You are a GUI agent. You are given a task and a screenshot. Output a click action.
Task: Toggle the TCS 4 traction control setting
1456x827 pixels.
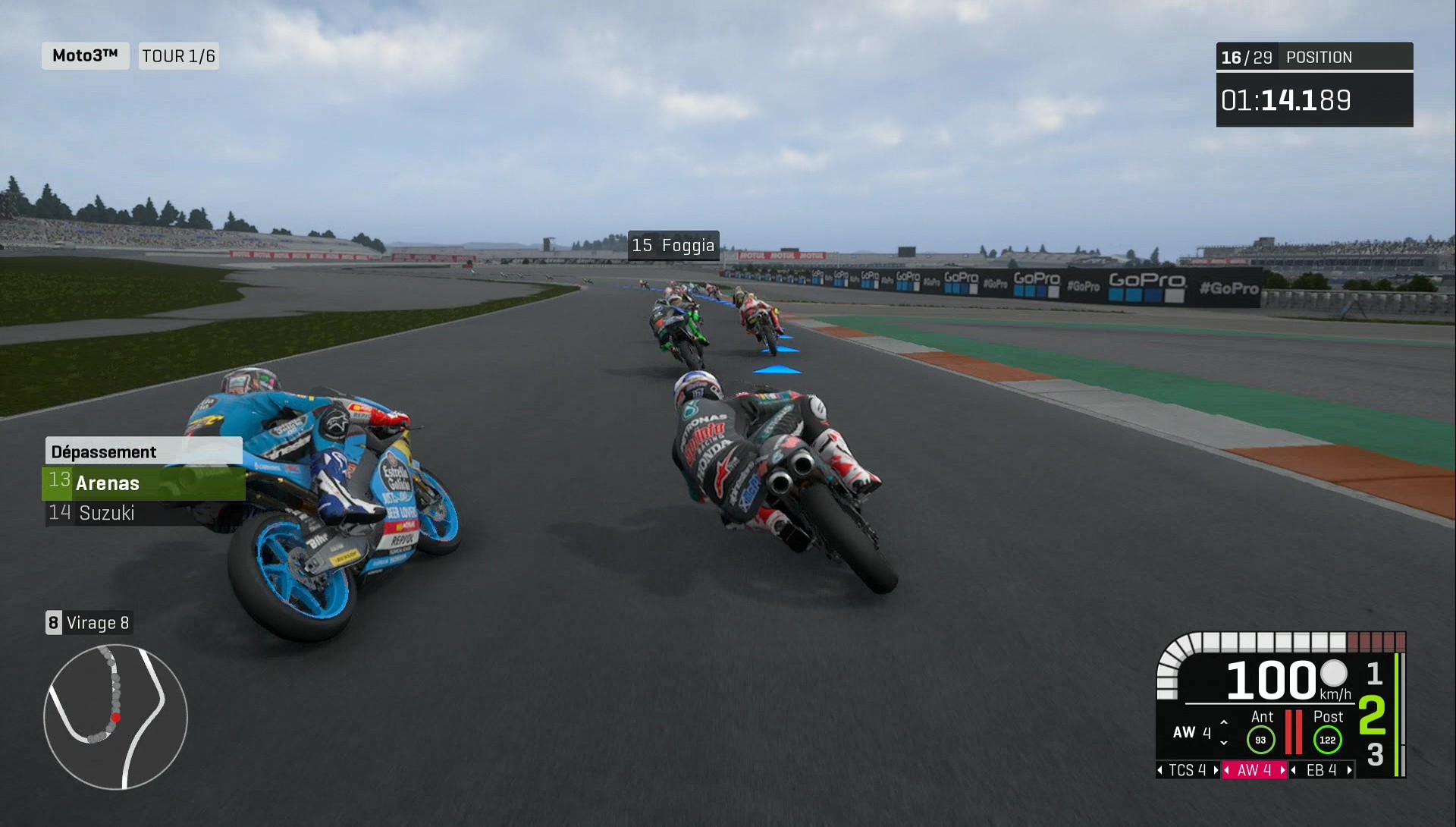(1187, 769)
